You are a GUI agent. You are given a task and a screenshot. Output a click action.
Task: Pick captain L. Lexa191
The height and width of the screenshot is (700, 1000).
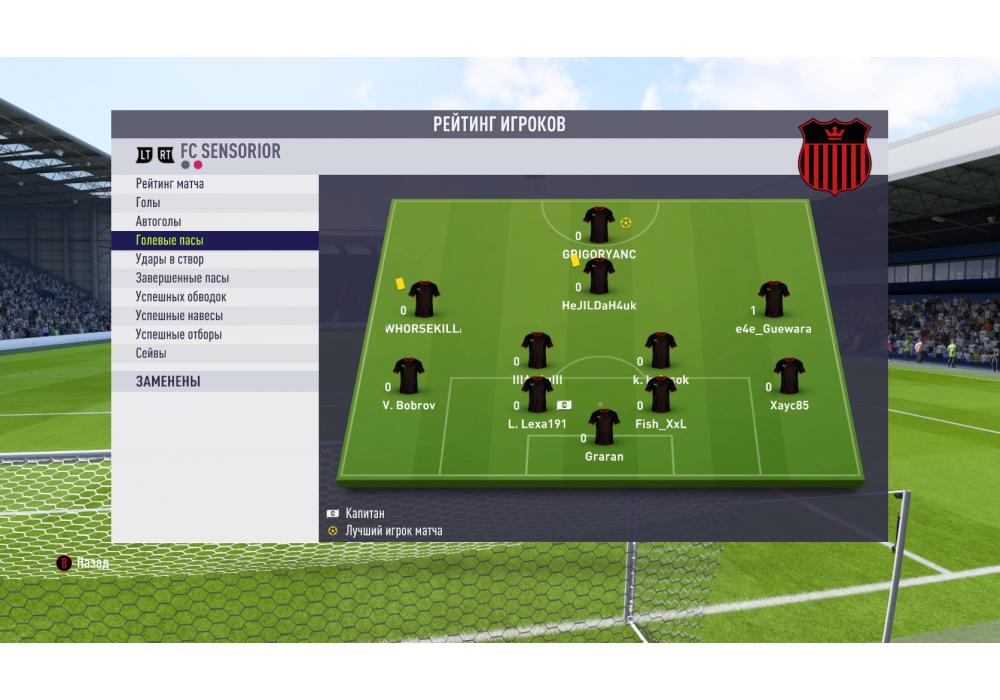(x=537, y=395)
